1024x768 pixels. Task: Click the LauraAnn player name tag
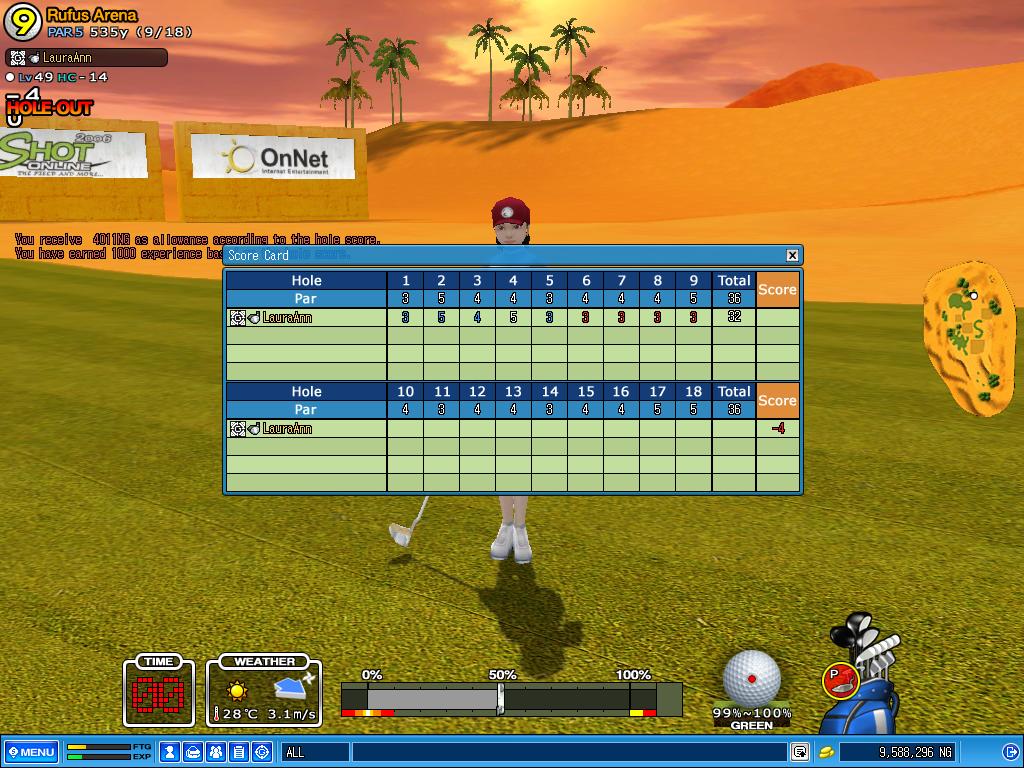point(86,58)
